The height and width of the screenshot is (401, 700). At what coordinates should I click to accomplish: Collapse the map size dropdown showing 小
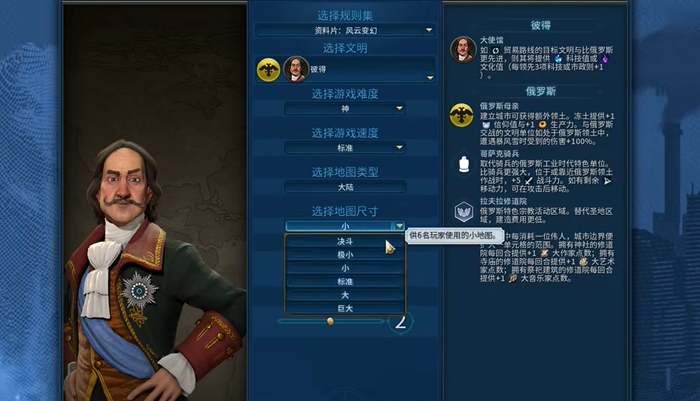click(x=344, y=226)
